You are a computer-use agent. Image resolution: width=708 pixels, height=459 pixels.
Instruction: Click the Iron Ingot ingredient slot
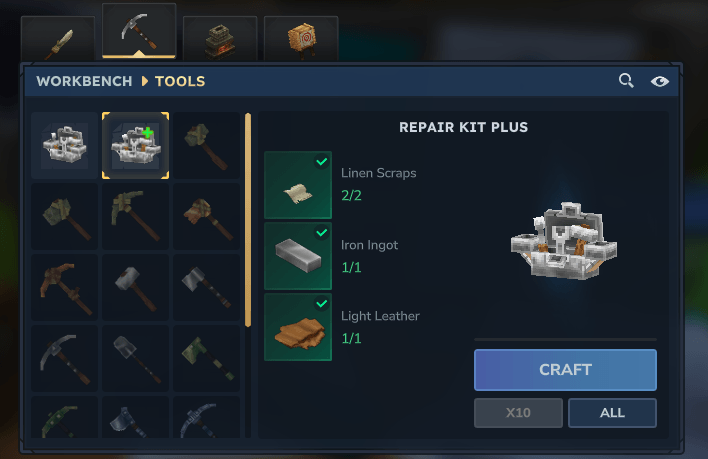tap(298, 256)
